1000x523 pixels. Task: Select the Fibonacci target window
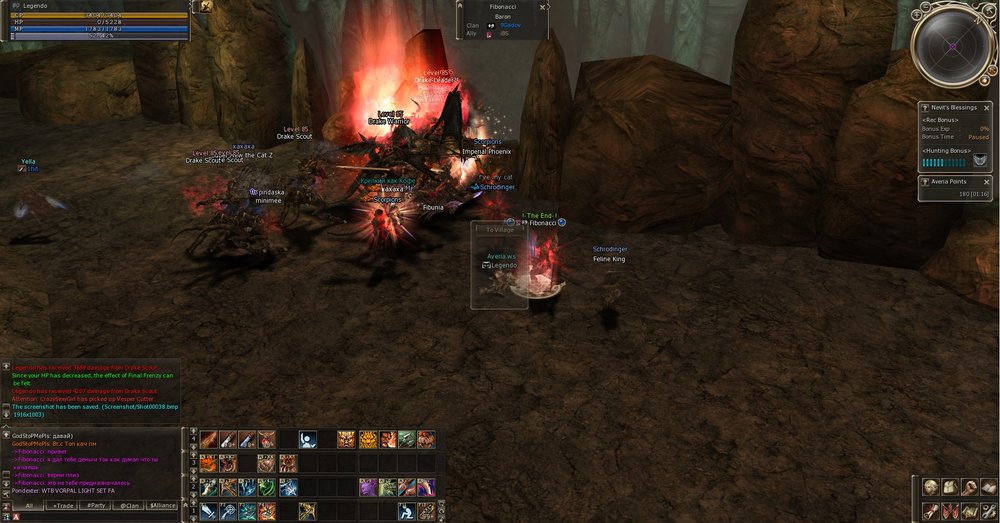(502, 20)
